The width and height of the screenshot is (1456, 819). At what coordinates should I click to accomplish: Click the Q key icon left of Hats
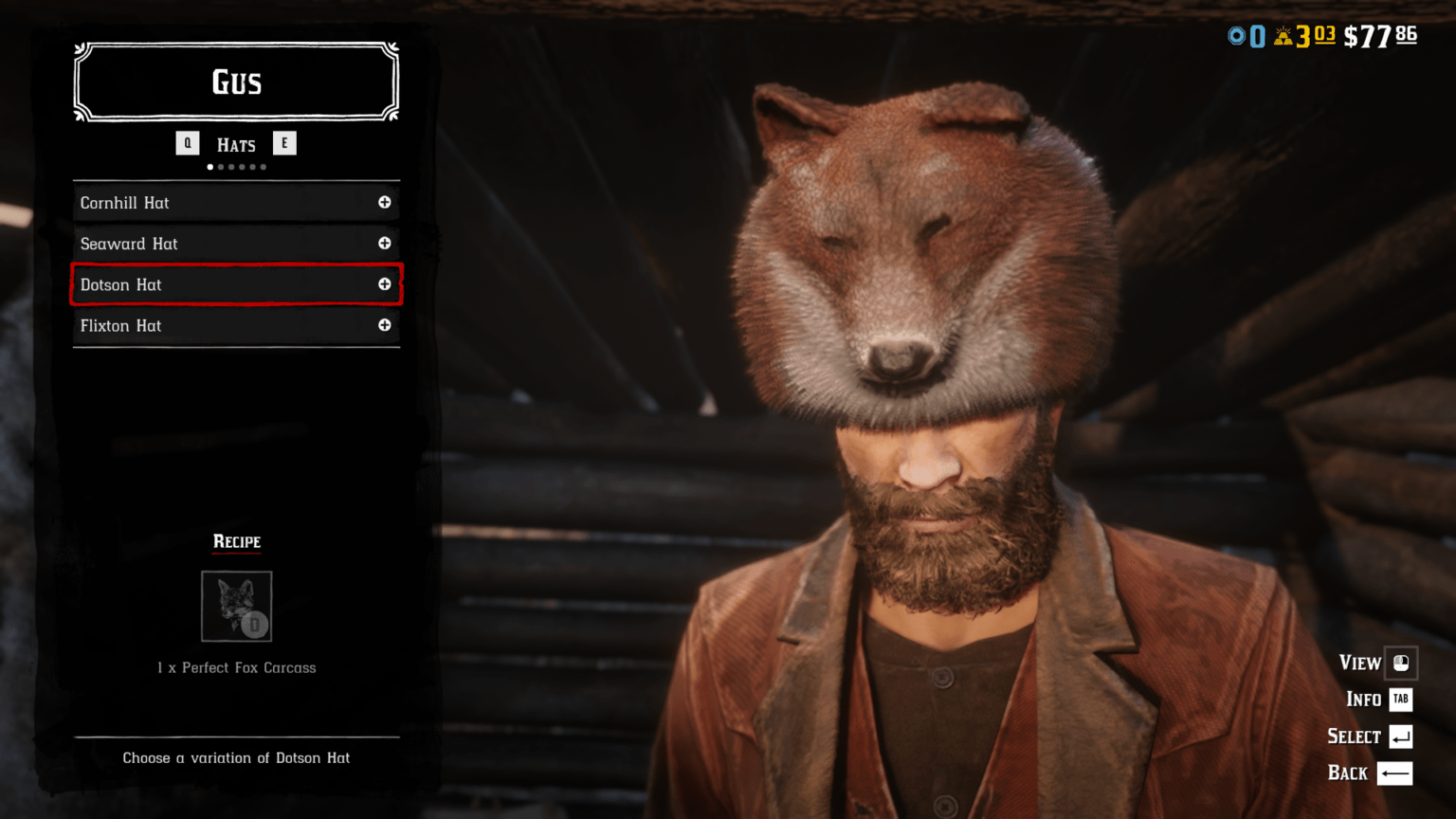tap(187, 143)
